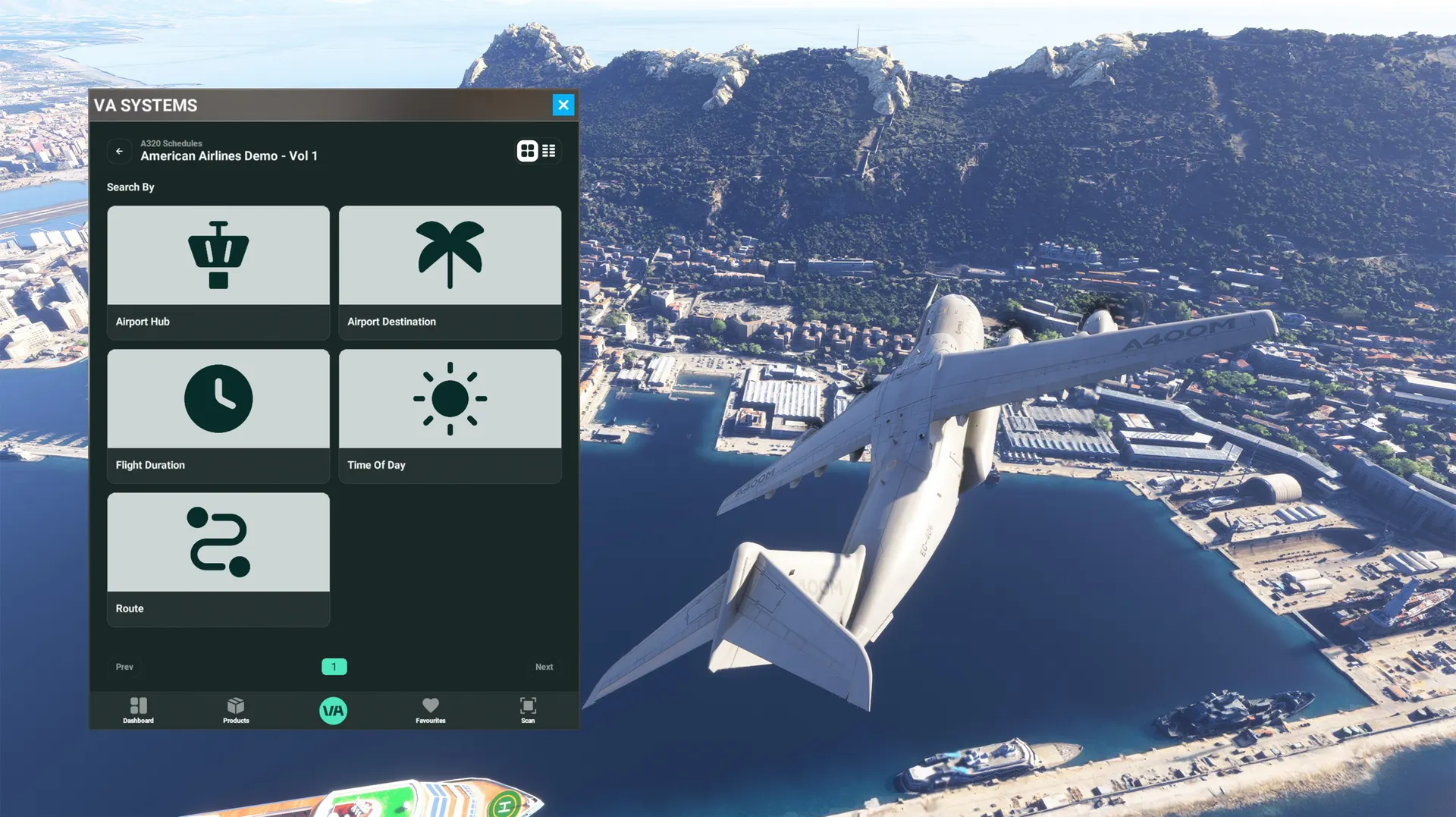Viewport: 1456px width, 817px height.
Task: Go to the Prev page
Action: 124,667
